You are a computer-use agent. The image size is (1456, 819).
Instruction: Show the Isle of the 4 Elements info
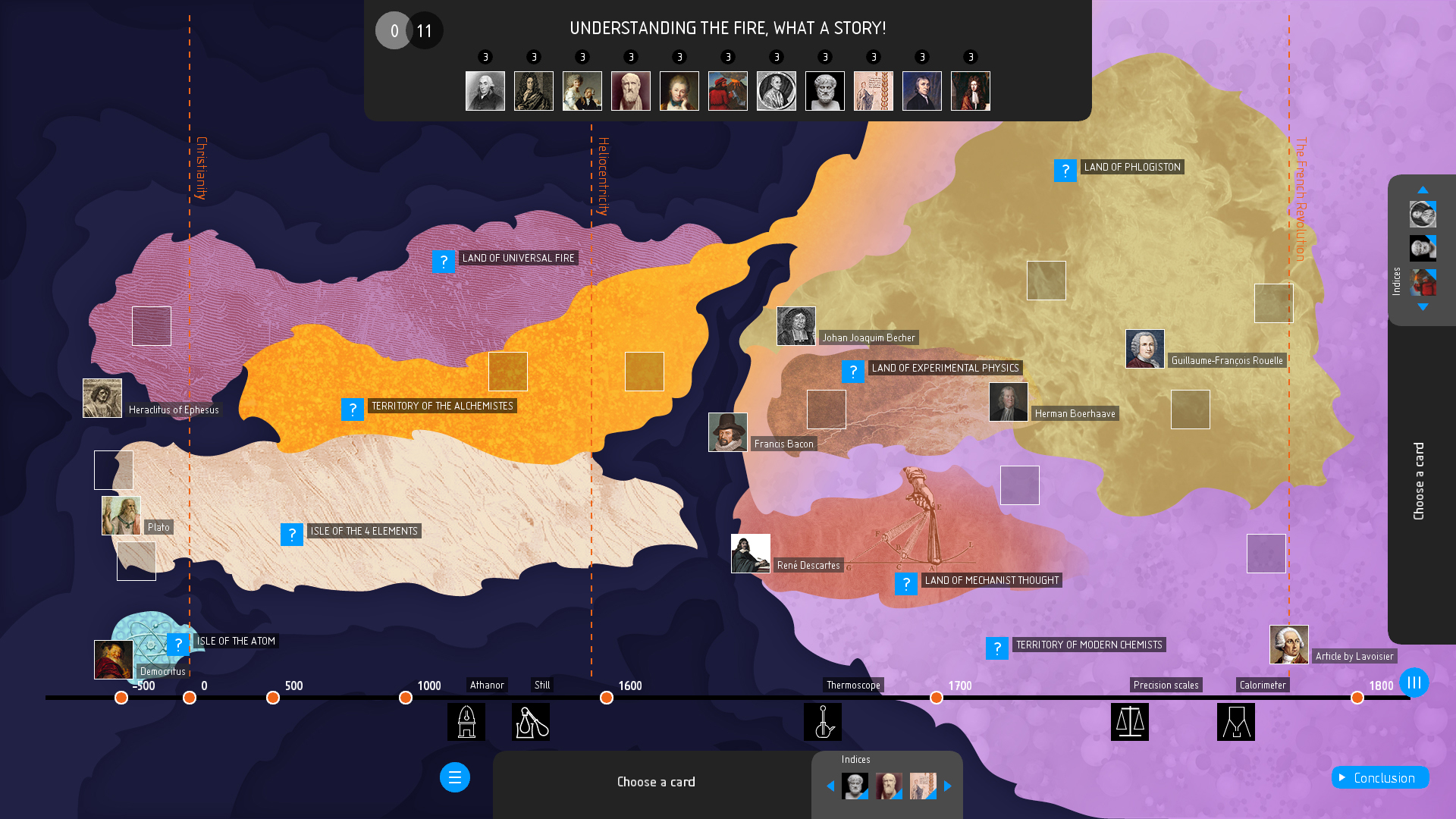coord(291,535)
